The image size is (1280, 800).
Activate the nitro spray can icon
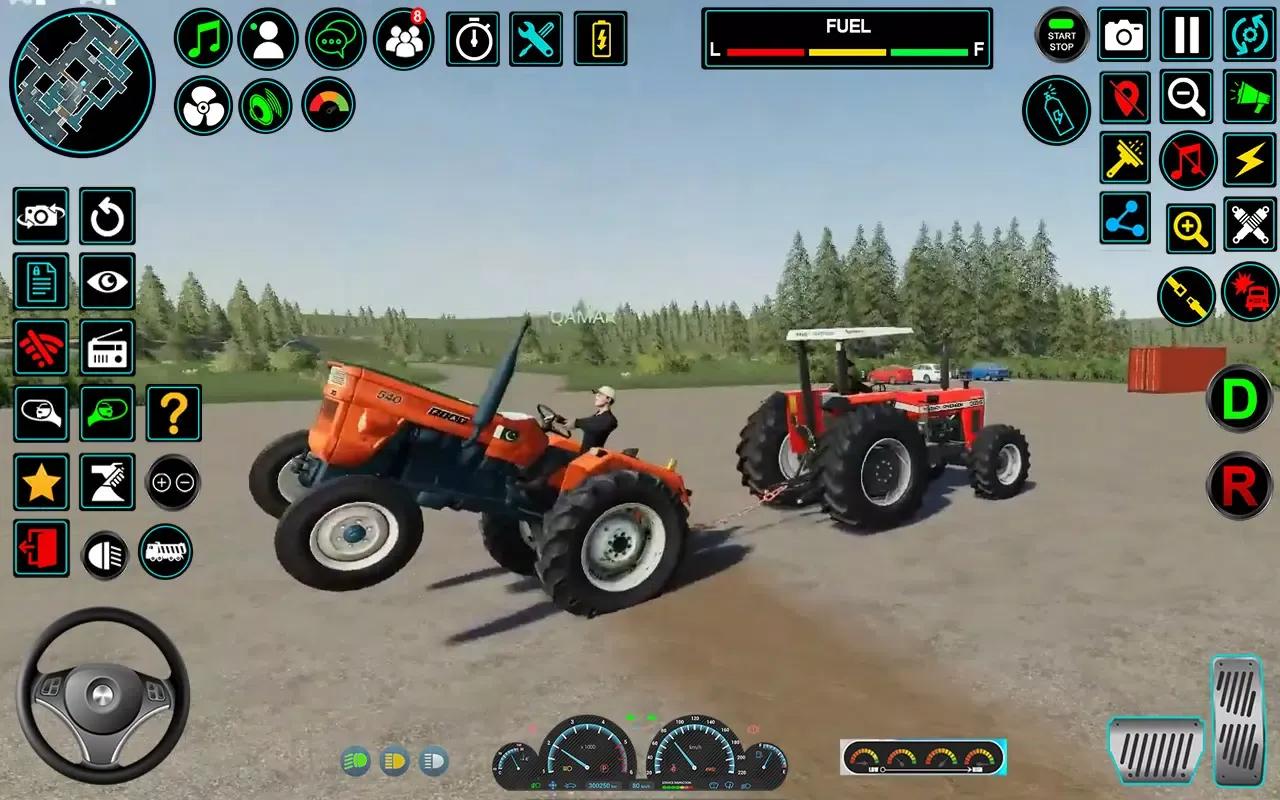(1056, 110)
